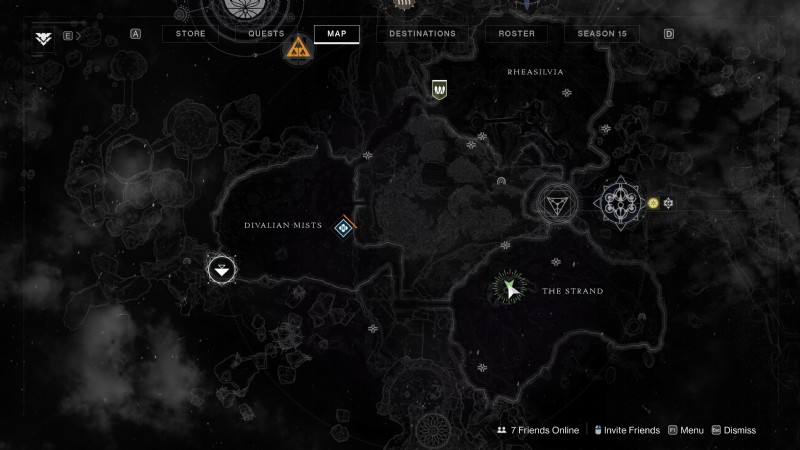
Task: Click the blue diamond marker near Divalian Mists
Action: pos(343,229)
